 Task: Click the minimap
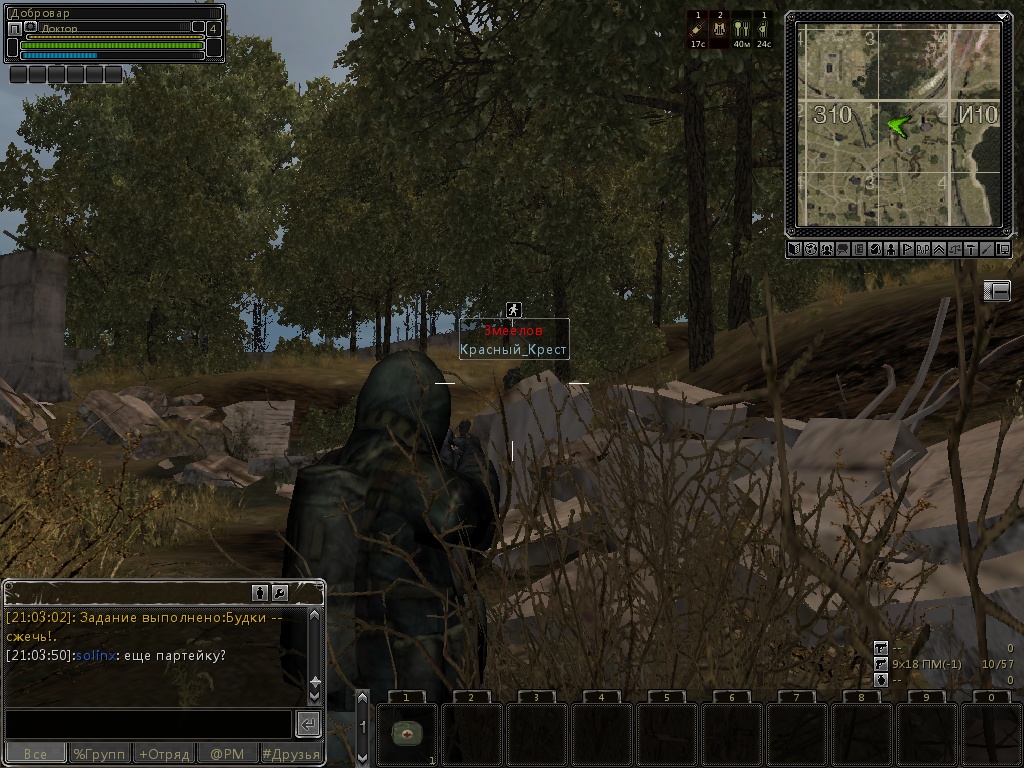coord(898,125)
